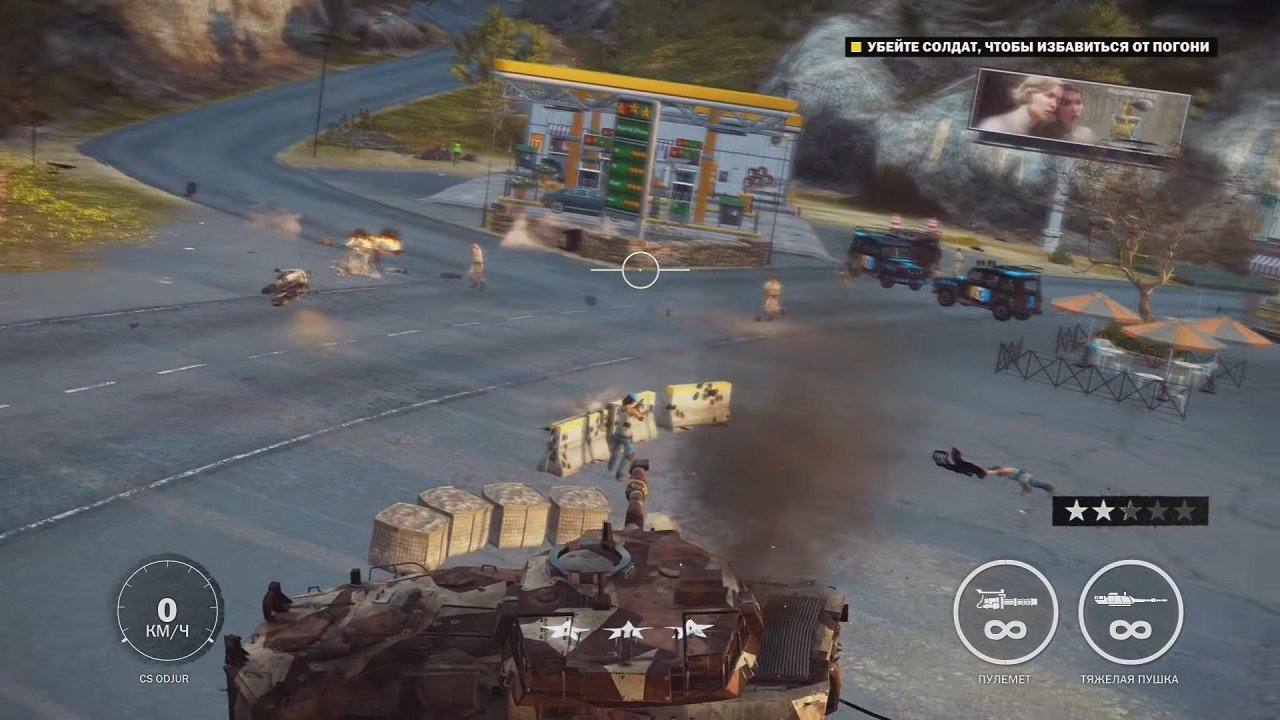The height and width of the screenshot is (720, 1280).
Task: Click the speedometer gauge showing 0 КМ/Ч
Action: 166,610
